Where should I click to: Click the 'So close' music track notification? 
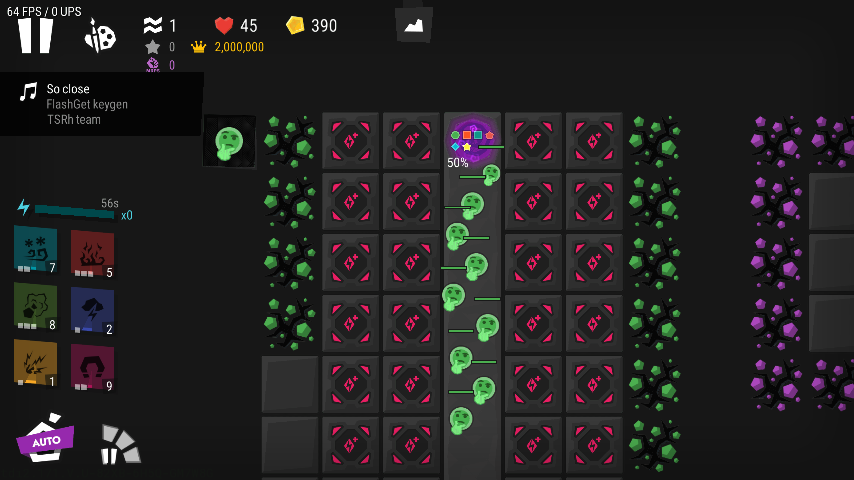pyautogui.click(x=101, y=104)
